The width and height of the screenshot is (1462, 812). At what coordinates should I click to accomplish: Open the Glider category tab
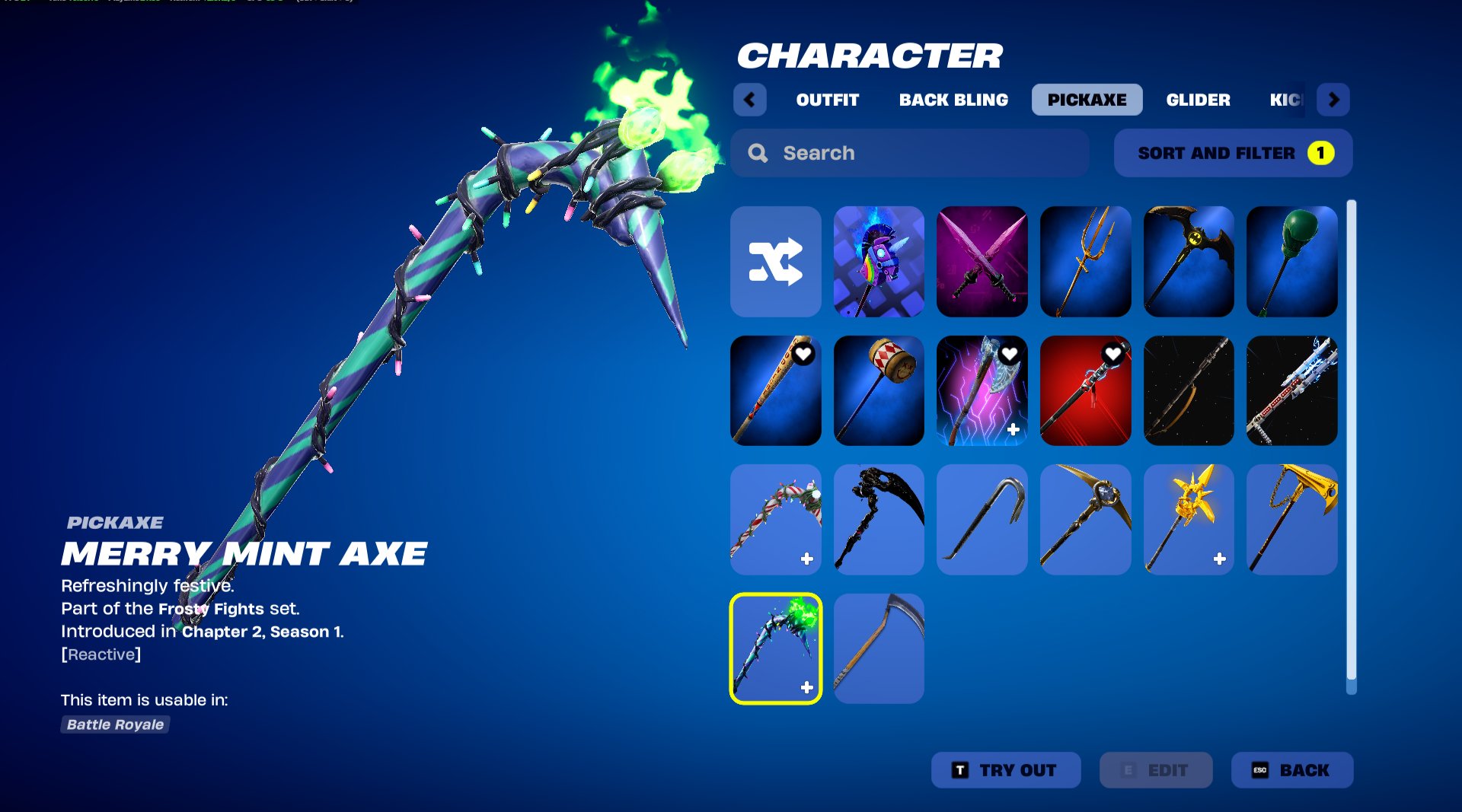click(1199, 99)
